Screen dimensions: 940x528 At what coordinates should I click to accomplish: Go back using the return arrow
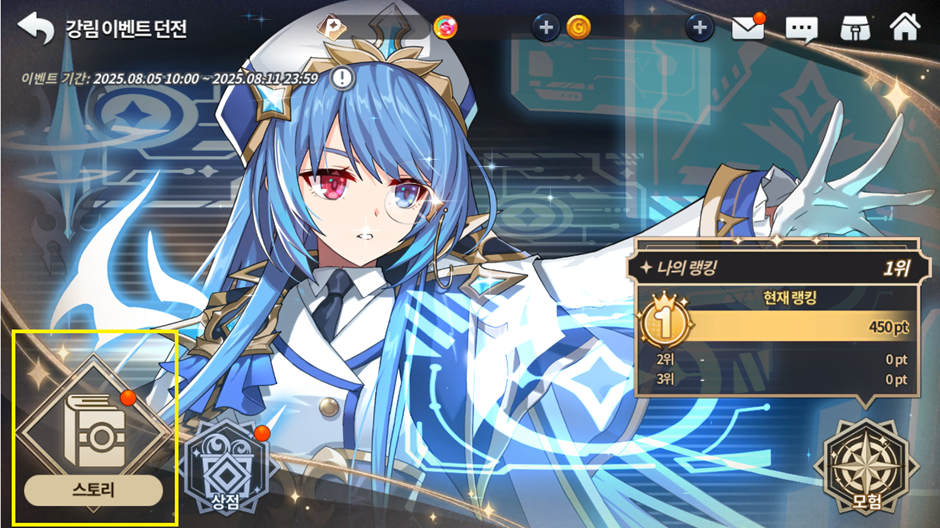click(36, 28)
